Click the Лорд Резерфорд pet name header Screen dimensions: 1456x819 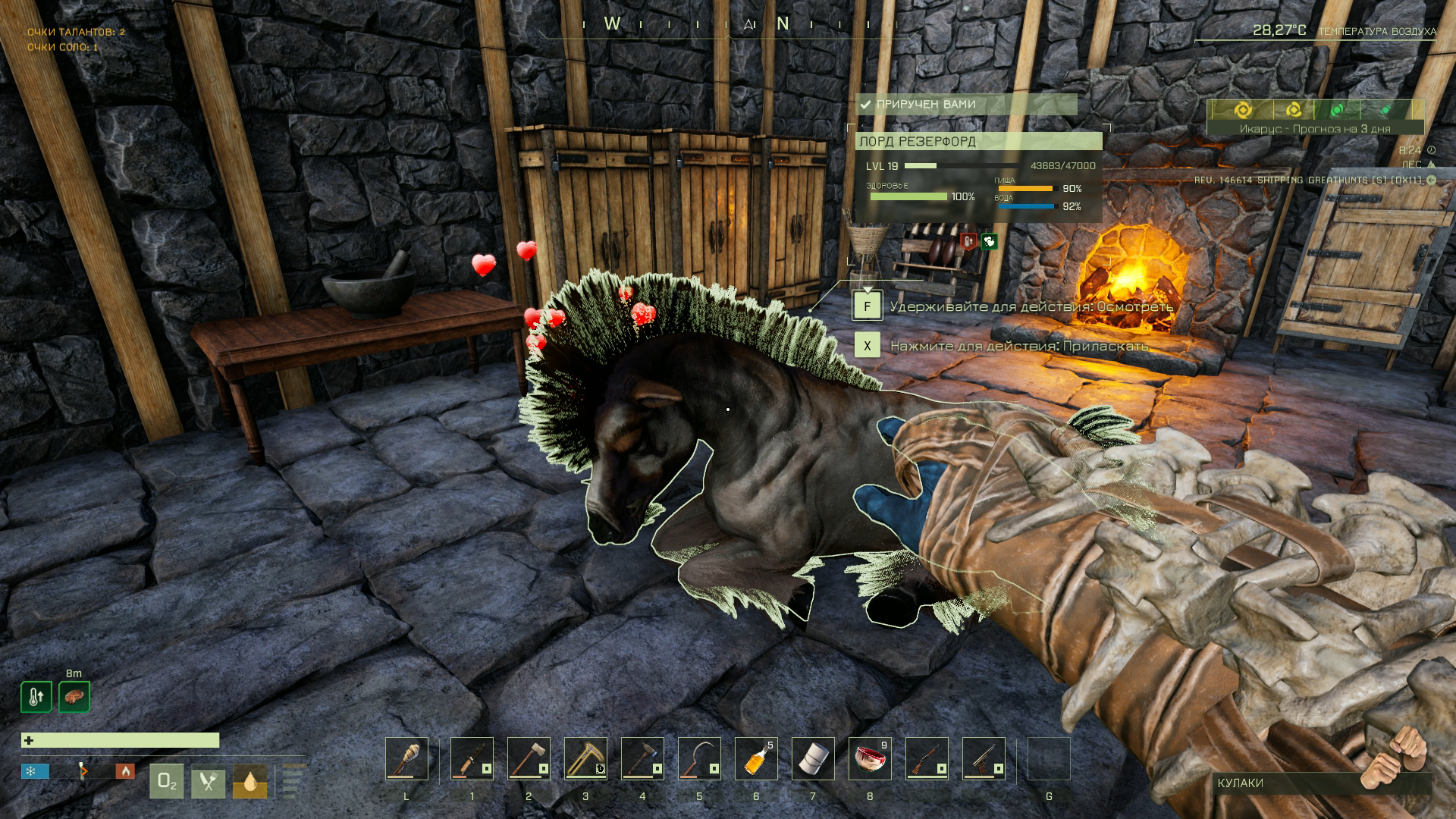(978, 141)
